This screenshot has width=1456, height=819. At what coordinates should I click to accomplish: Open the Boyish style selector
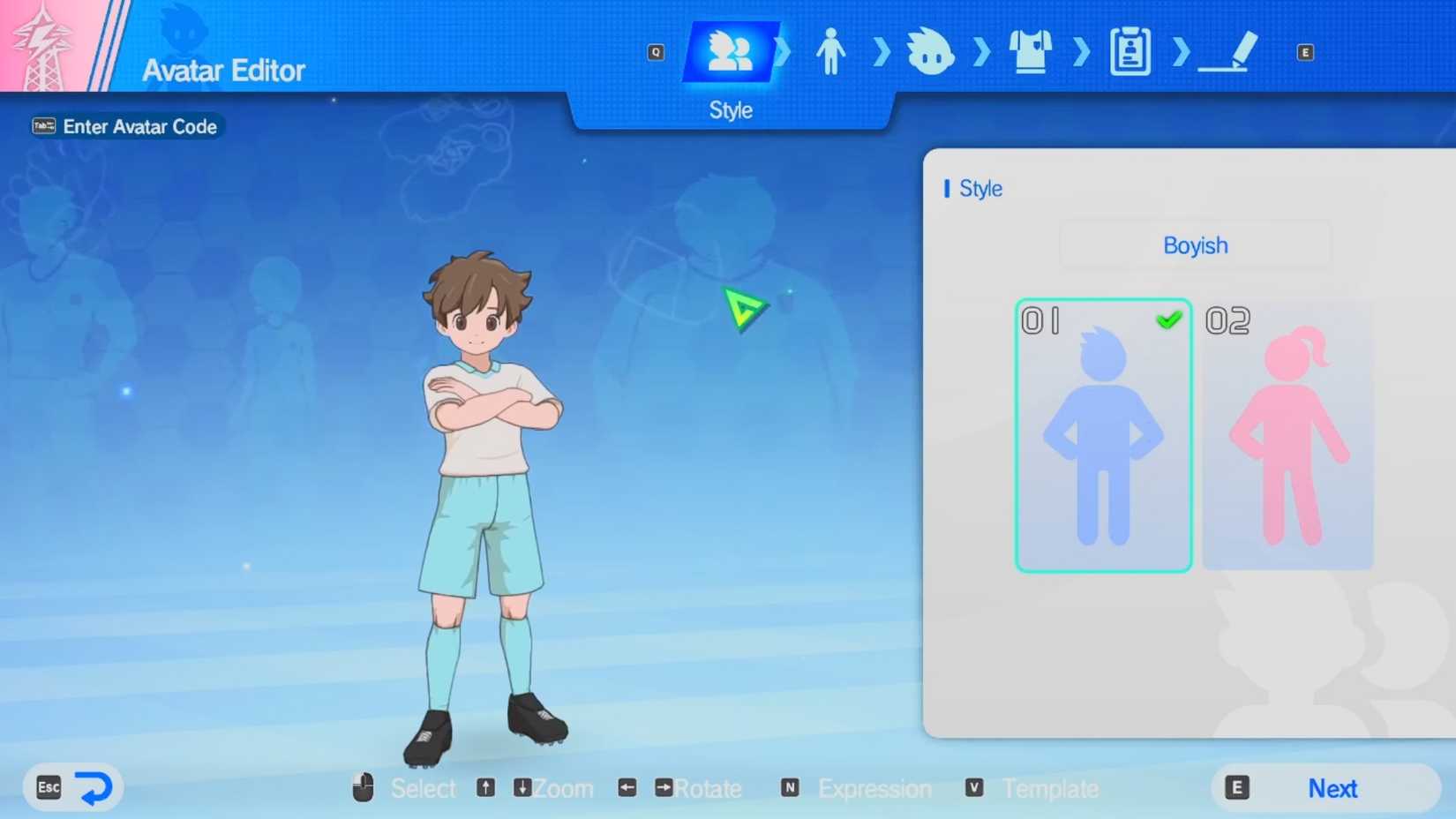1194,245
